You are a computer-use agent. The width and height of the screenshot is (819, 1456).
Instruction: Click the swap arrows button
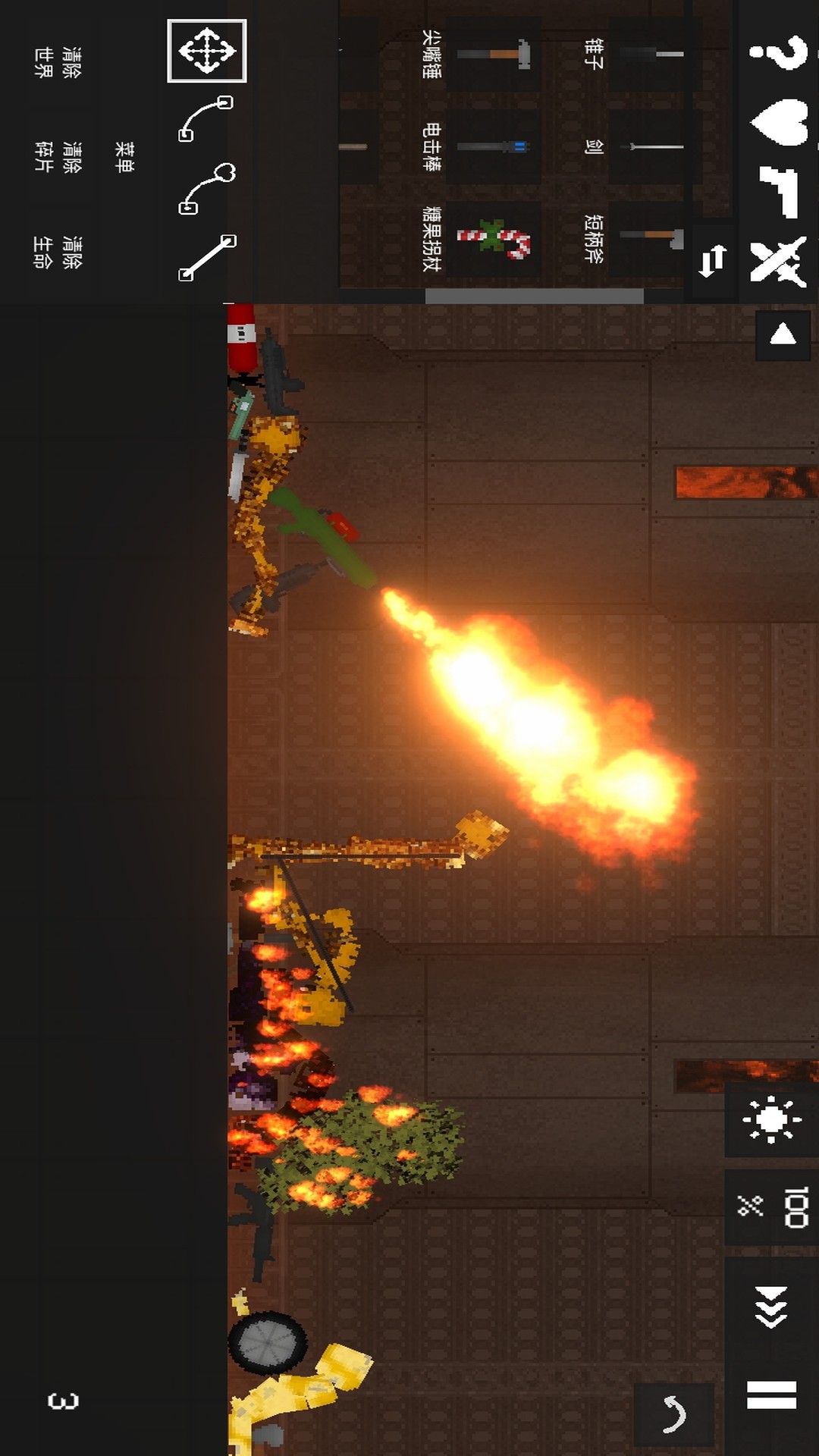[x=712, y=262]
